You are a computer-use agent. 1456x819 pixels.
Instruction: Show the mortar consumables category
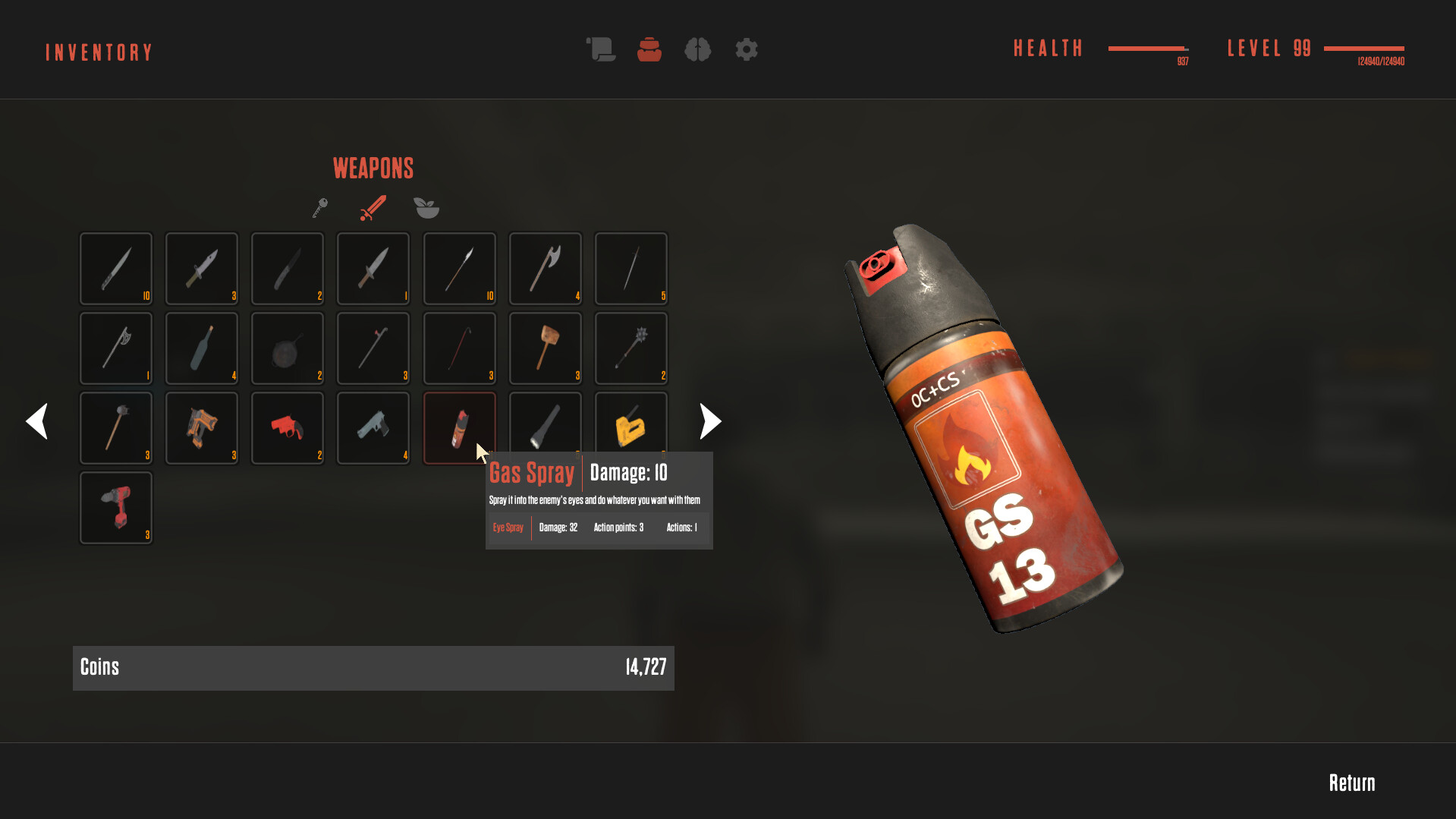tap(426, 208)
